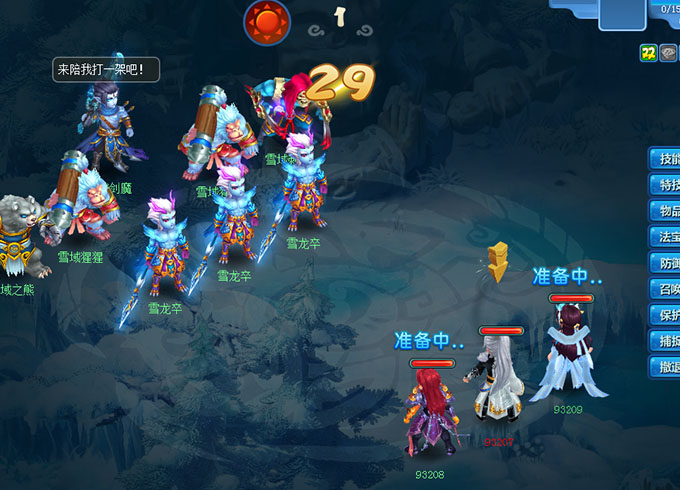Open the 技能 skills menu
This screenshot has height=490, width=680.
pos(666,159)
